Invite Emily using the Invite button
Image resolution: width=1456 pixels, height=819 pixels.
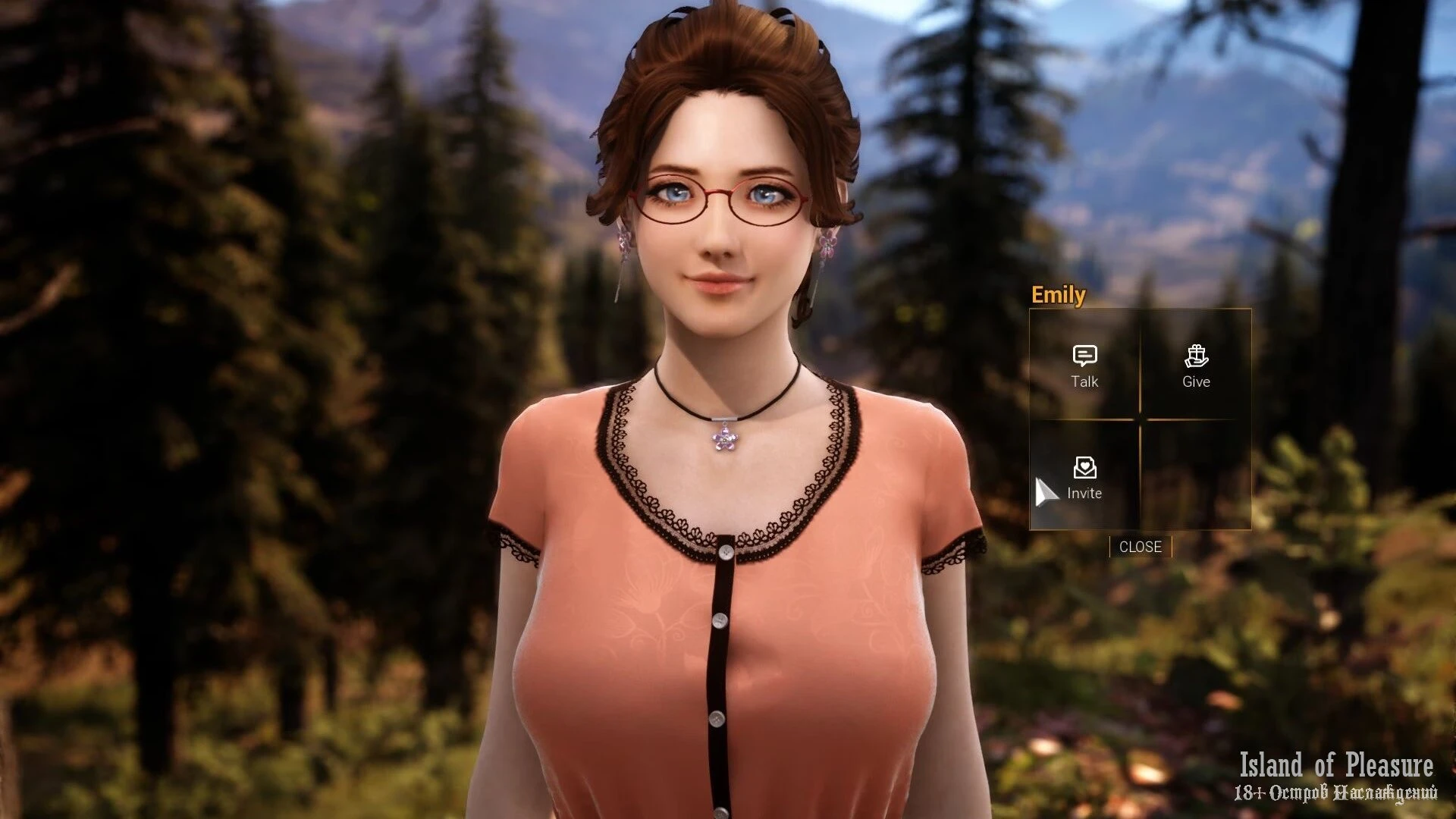(x=1084, y=478)
